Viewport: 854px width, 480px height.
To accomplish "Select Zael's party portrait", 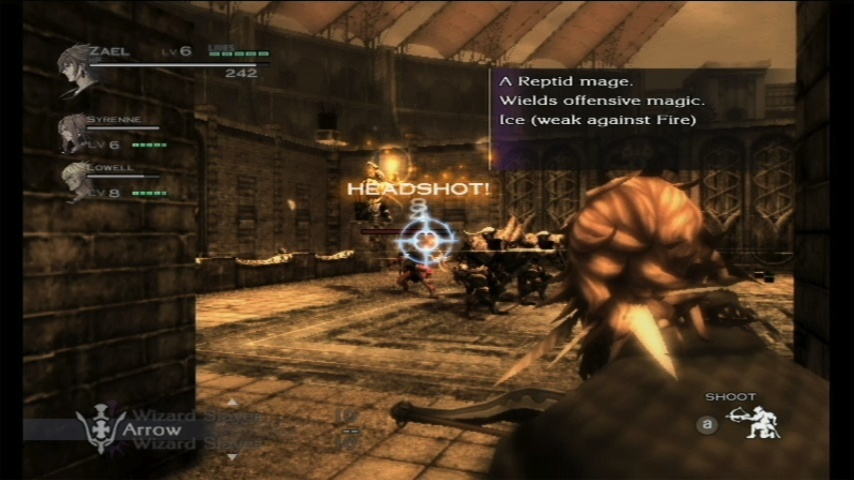I will pos(75,70).
